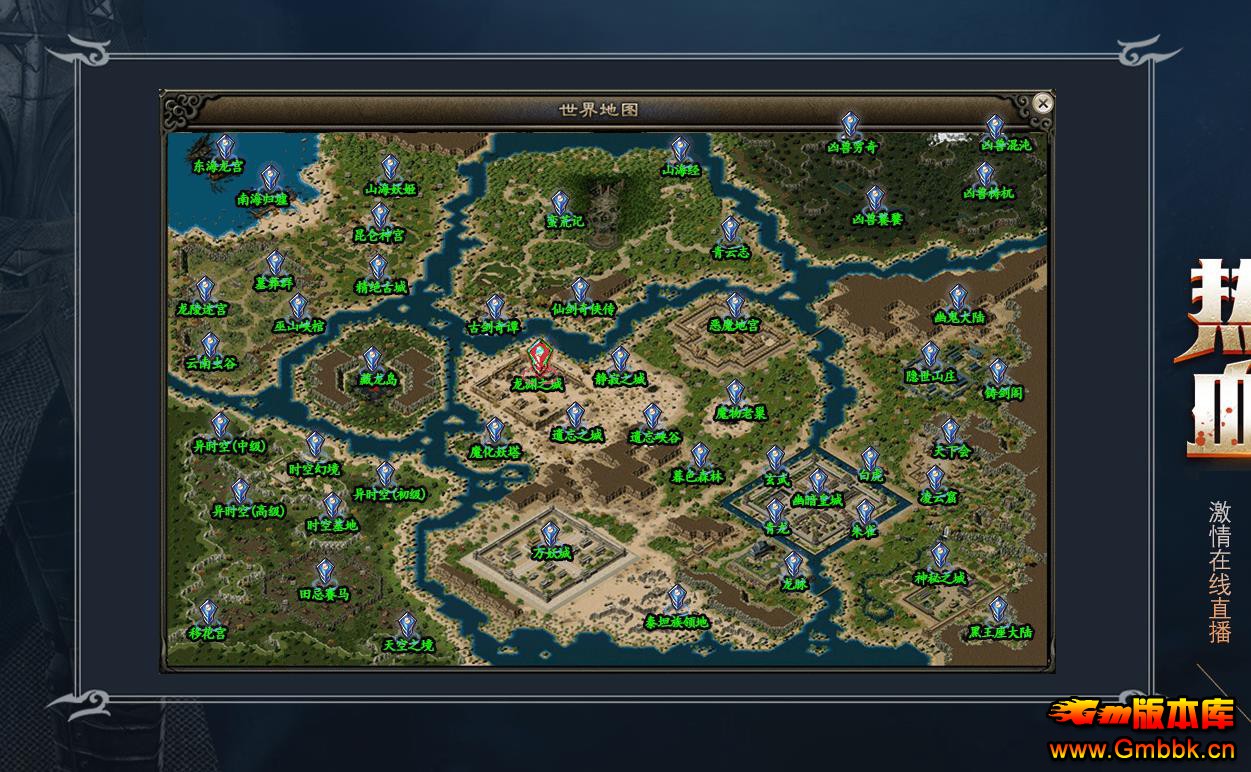Go to the 幽暗皇城 marker
The width and height of the screenshot is (1251, 772).
coord(818,483)
